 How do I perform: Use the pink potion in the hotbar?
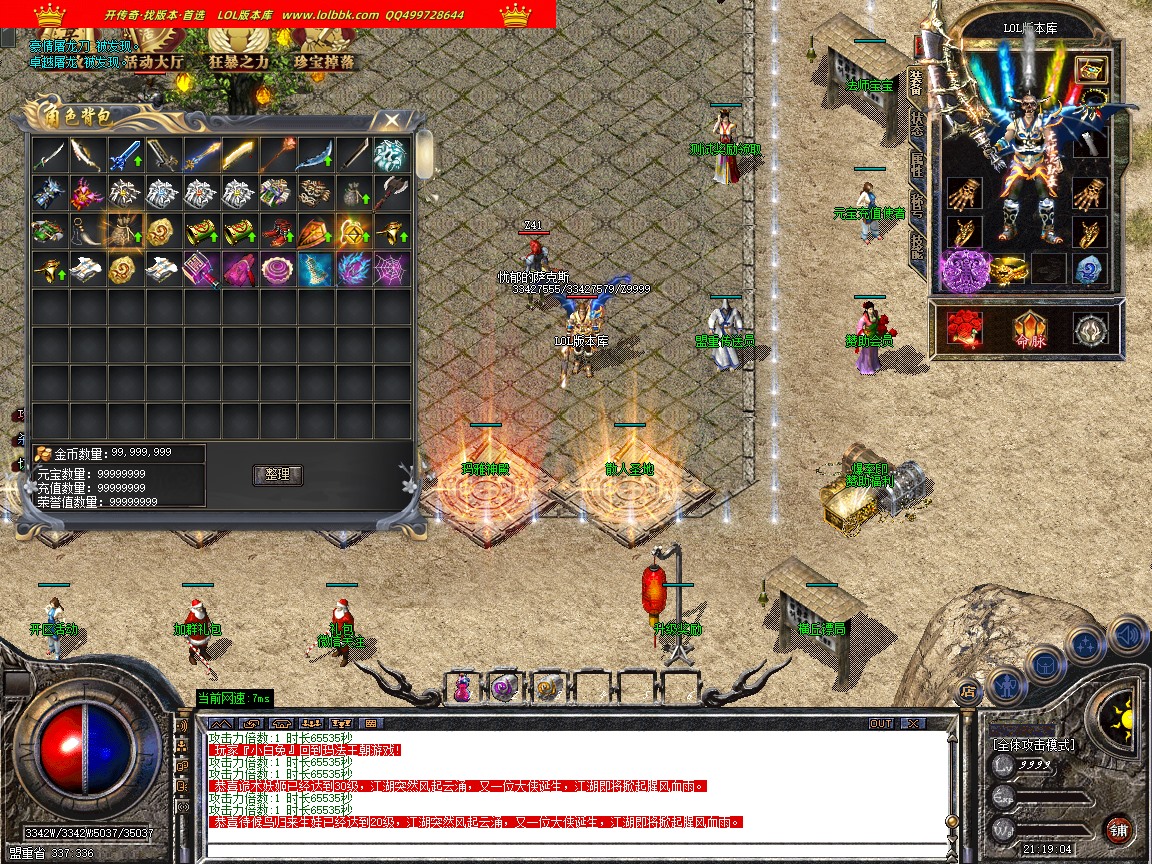(x=463, y=687)
